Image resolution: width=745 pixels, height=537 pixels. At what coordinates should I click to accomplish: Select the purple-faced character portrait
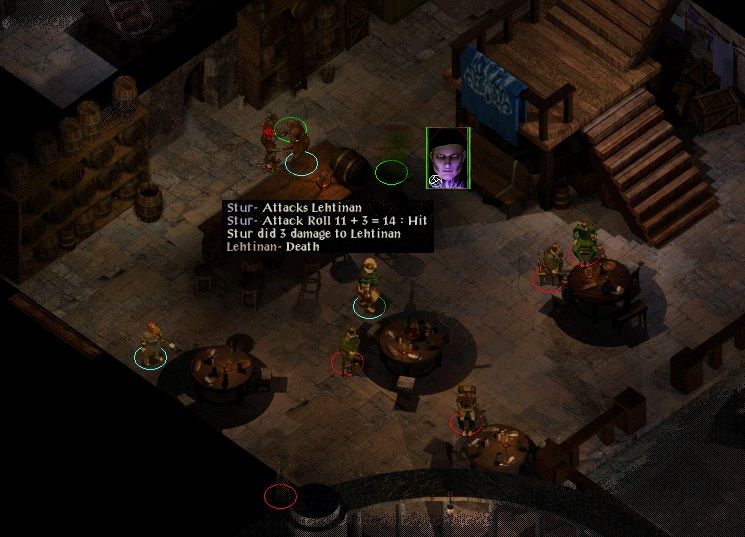pyautogui.click(x=447, y=158)
